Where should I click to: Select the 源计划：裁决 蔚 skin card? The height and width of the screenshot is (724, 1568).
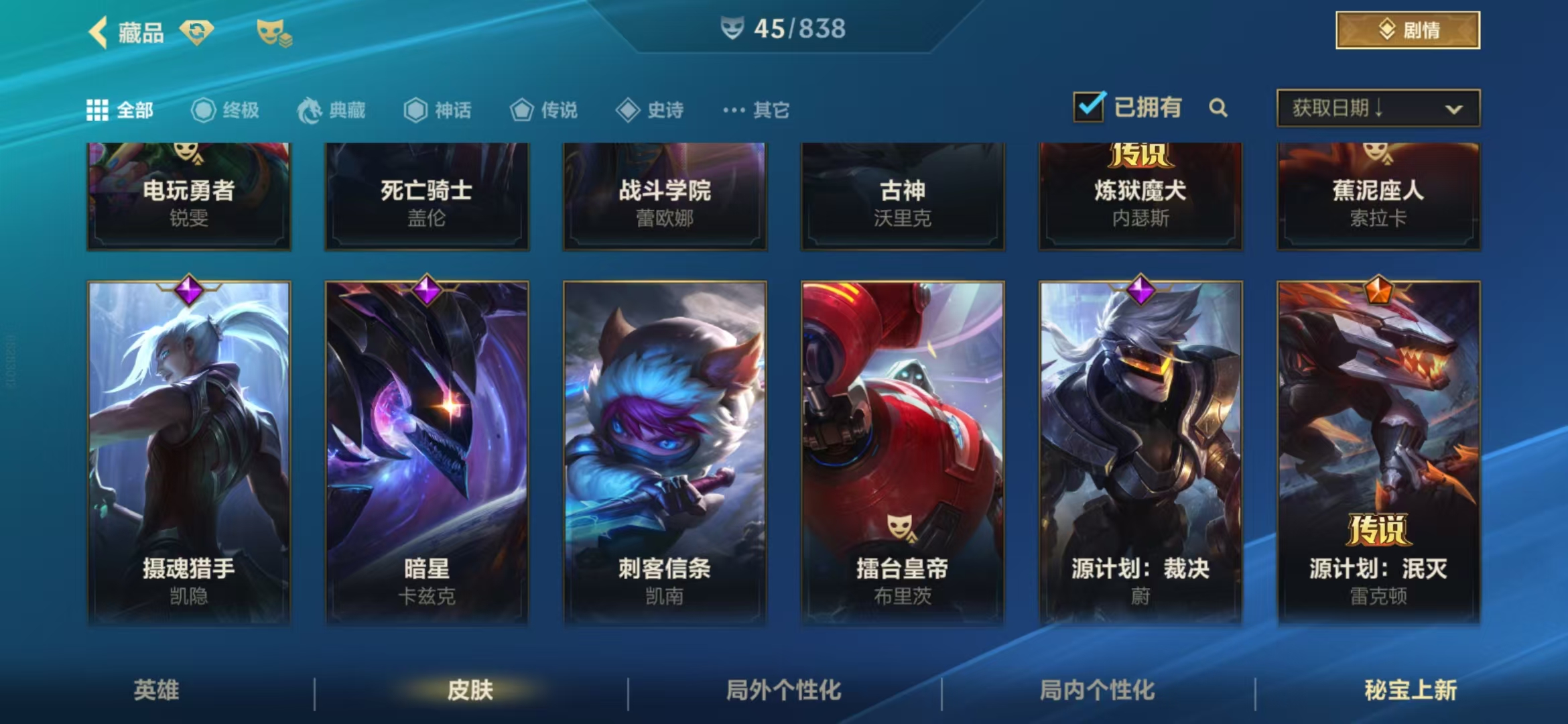pyautogui.click(x=1140, y=452)
